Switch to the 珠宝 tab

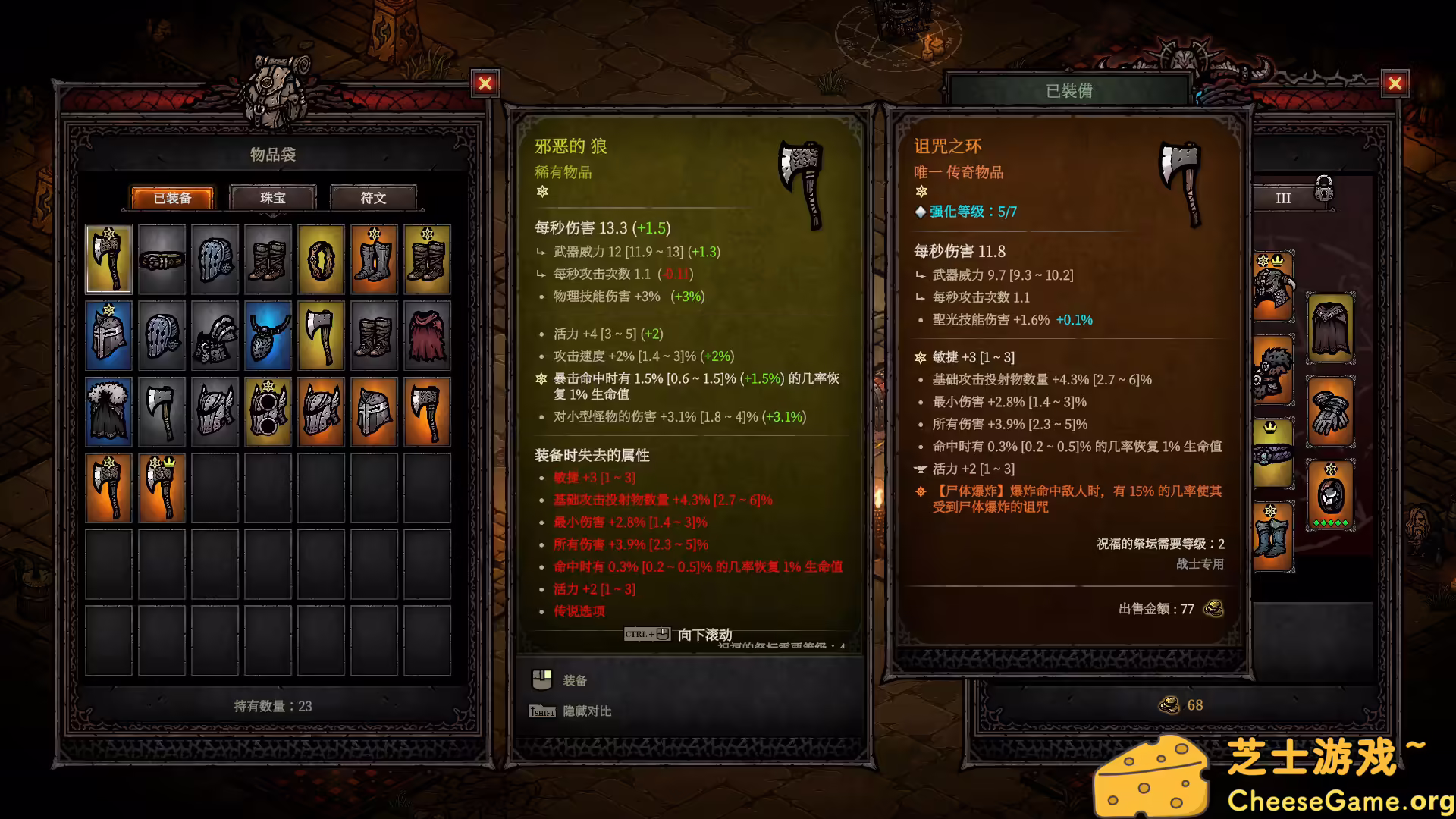273,198
